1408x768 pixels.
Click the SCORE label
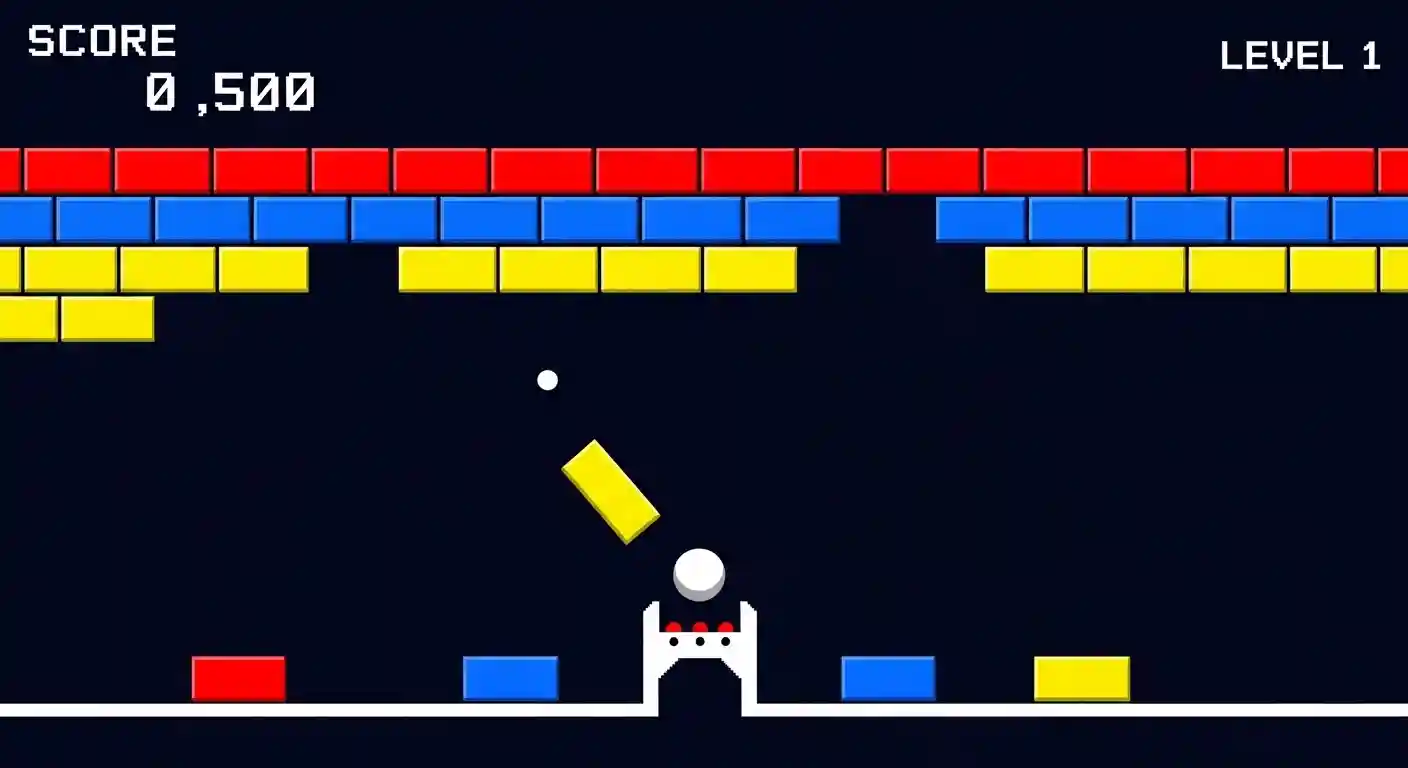(x=100, y=40)
